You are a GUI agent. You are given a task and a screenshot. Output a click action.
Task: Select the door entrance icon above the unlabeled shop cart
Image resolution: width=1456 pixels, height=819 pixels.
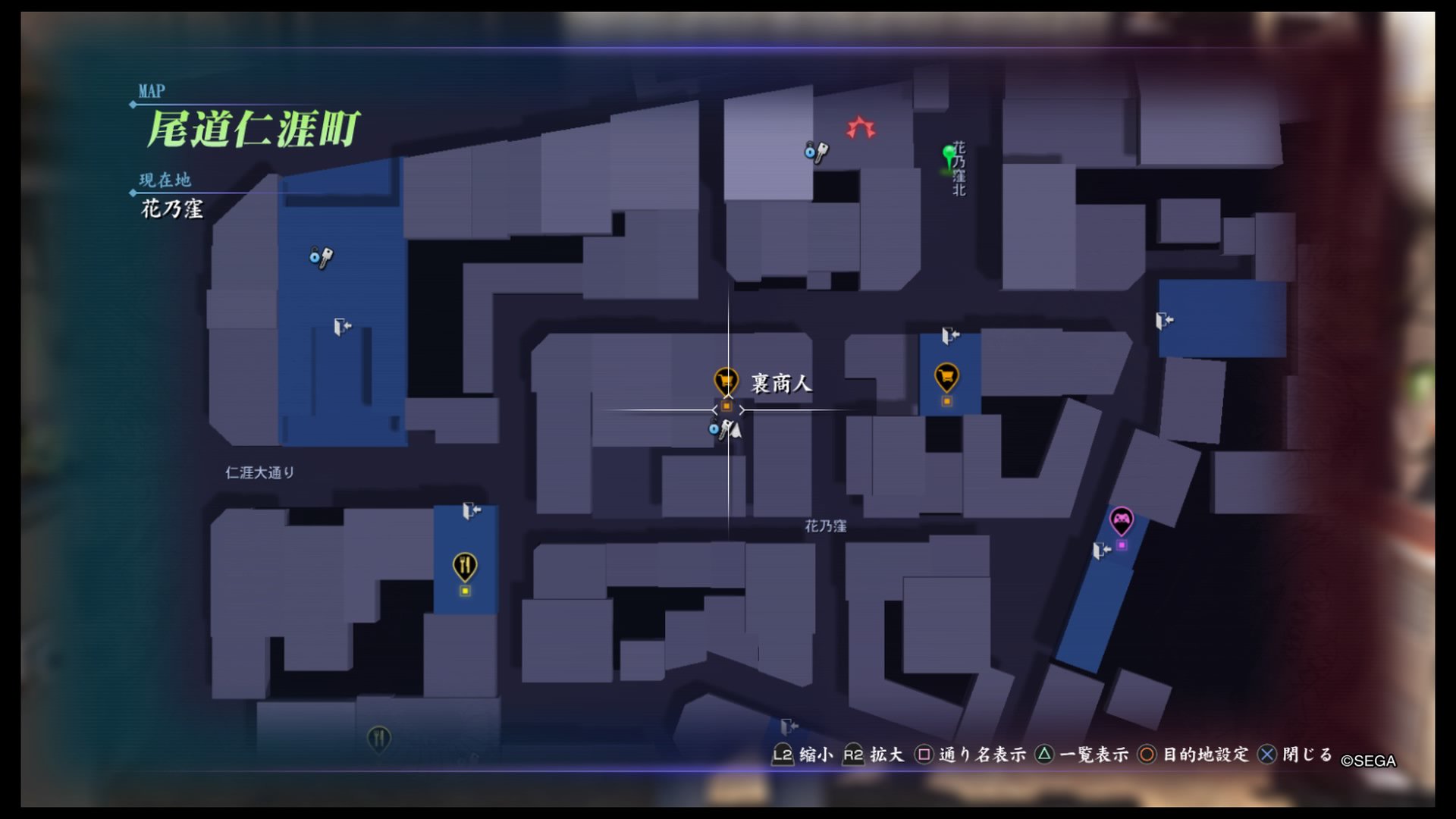tap(949, 334)
